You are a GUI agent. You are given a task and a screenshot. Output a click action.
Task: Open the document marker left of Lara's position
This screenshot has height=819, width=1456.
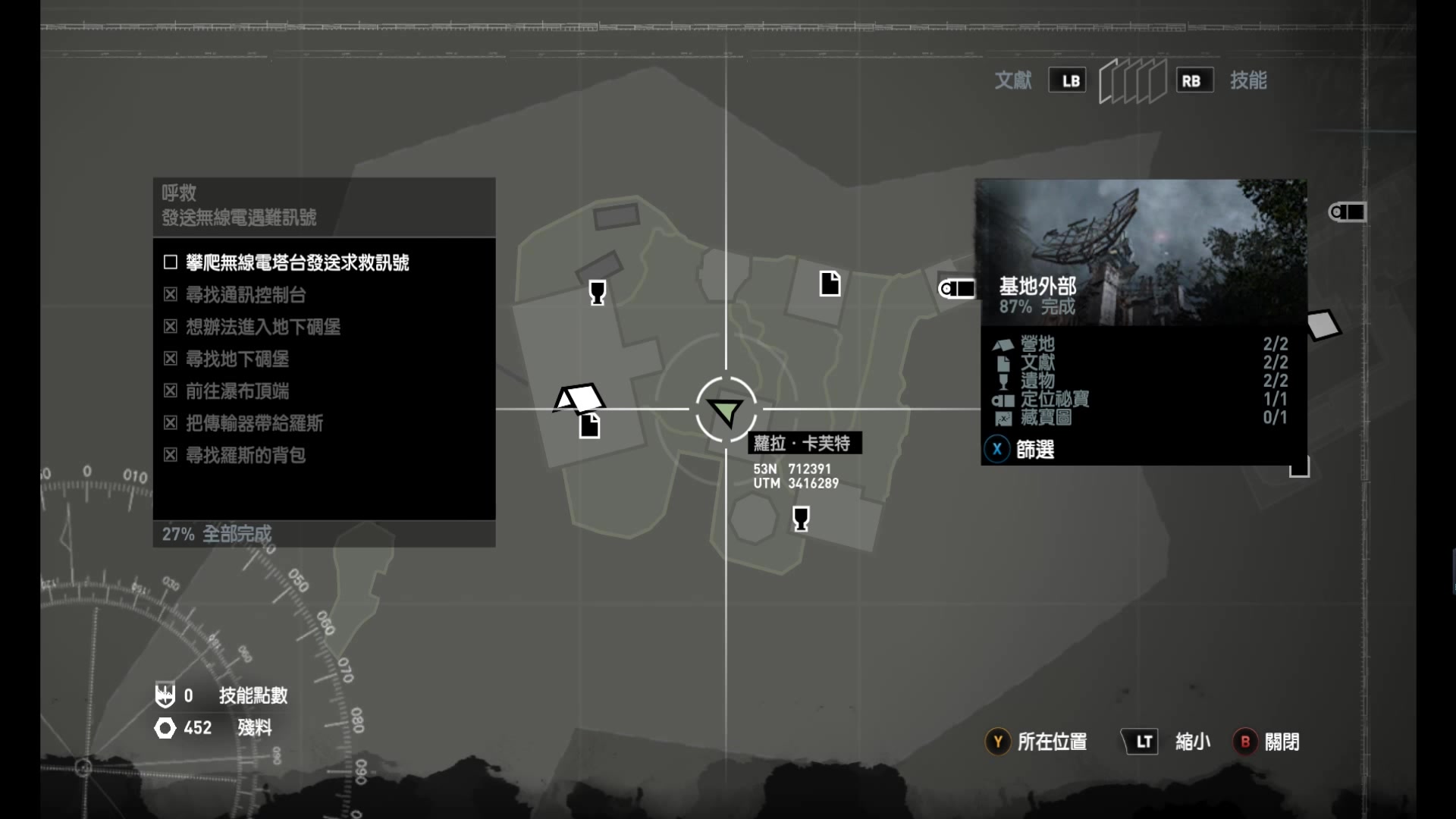click(590, 426)
